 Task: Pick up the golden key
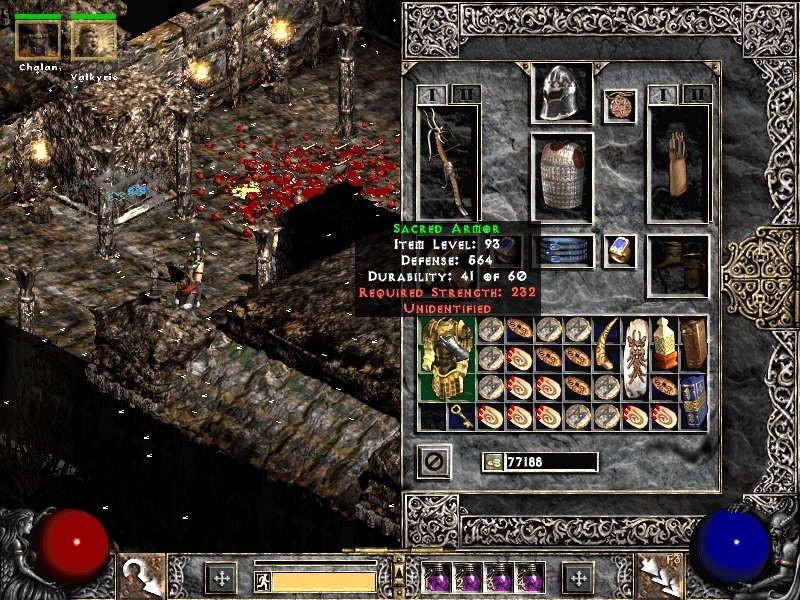[x=462, y=416]
